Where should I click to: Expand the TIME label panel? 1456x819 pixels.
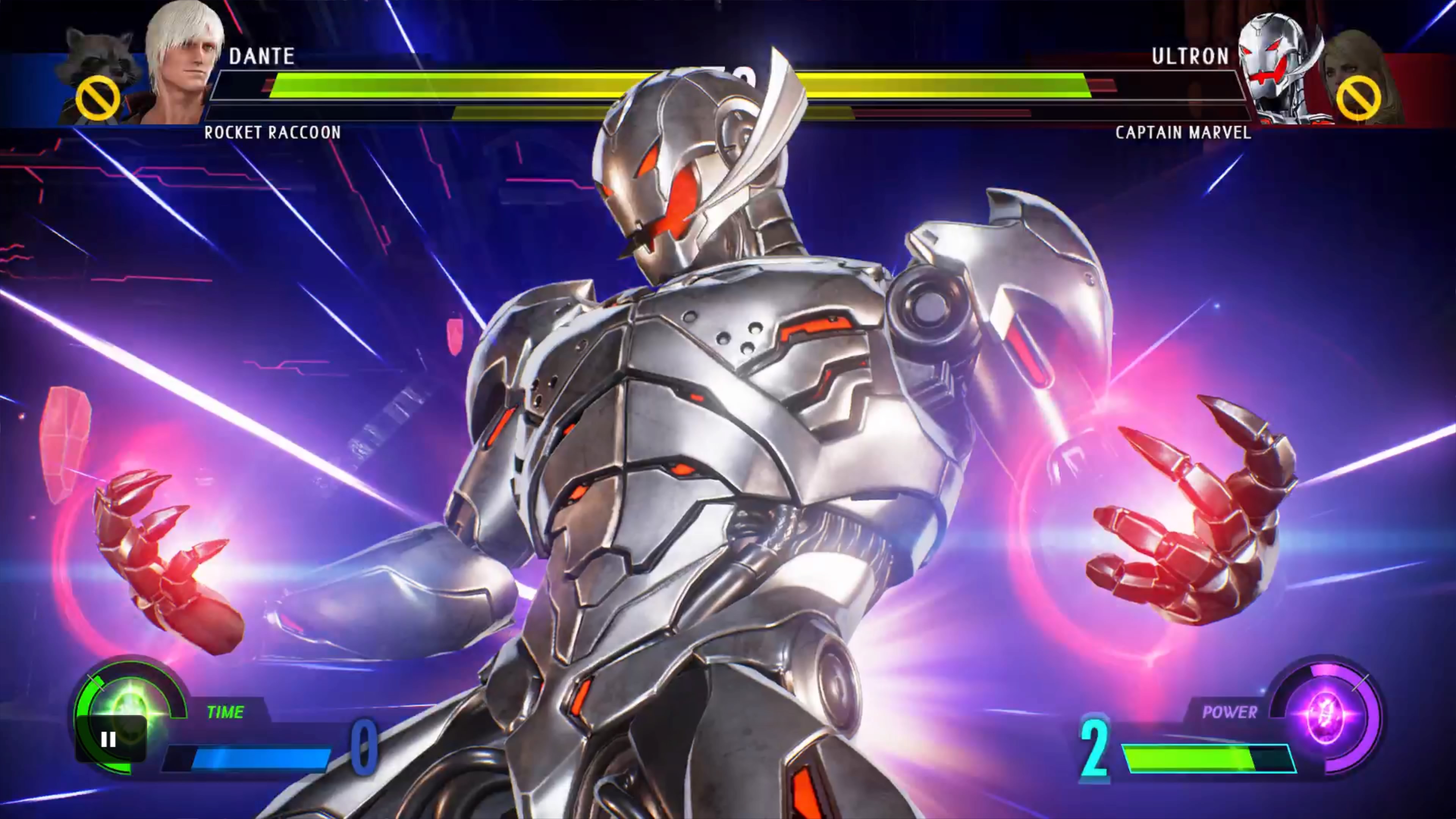coord(226,712)
